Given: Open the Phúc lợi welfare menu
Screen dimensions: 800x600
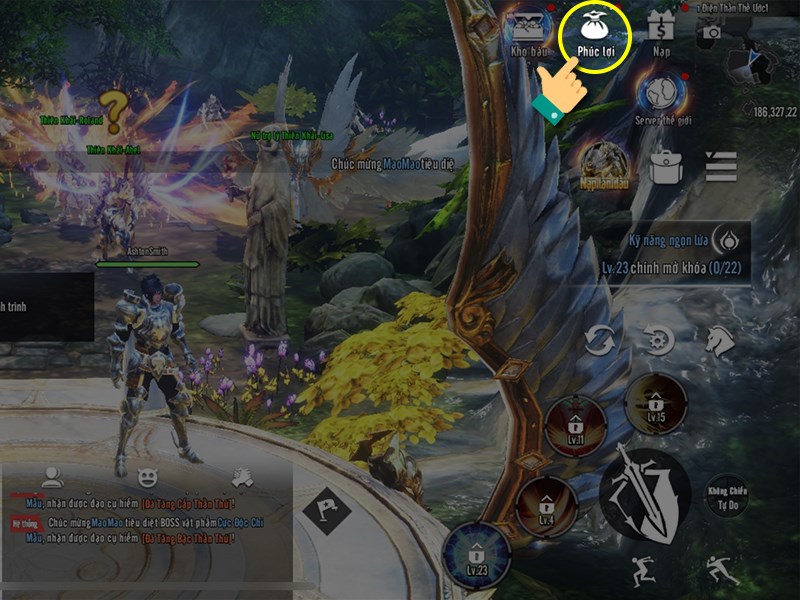Looking at the screenshot, I should click(595, 35).
